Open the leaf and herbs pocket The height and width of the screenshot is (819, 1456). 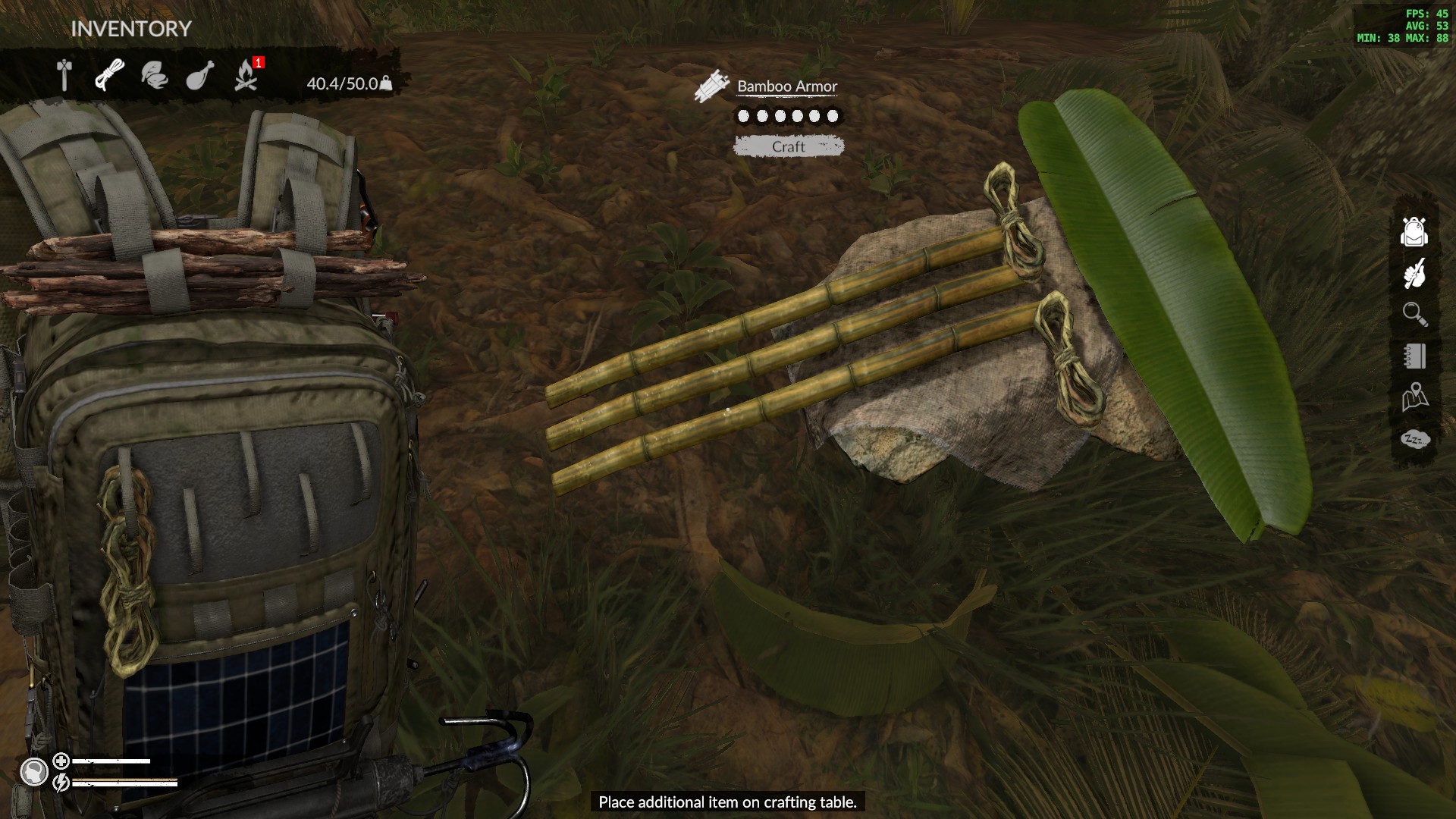pyautogui.click(x=155, y=76)
